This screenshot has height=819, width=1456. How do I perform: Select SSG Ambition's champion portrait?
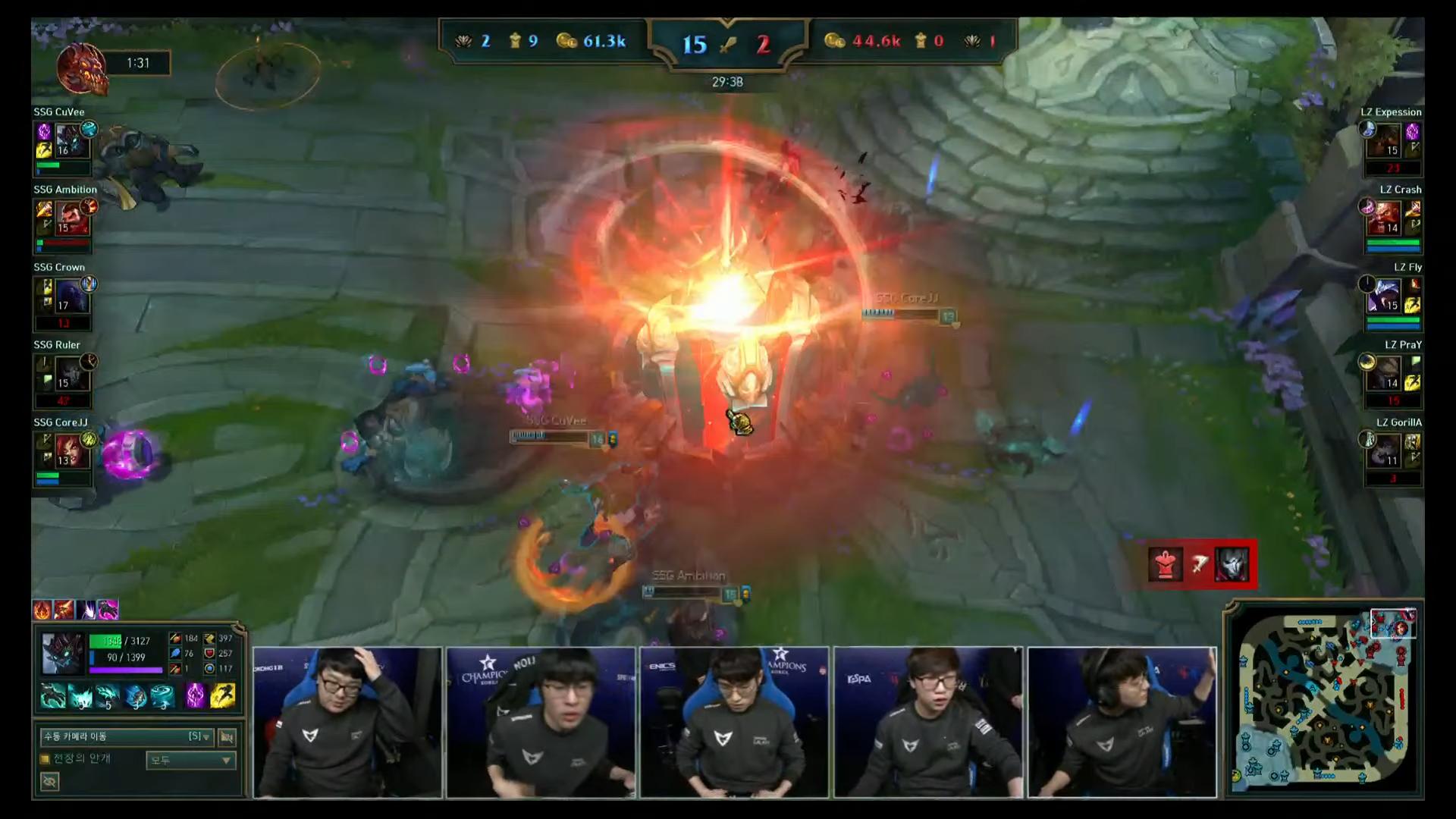coord(71,218)
